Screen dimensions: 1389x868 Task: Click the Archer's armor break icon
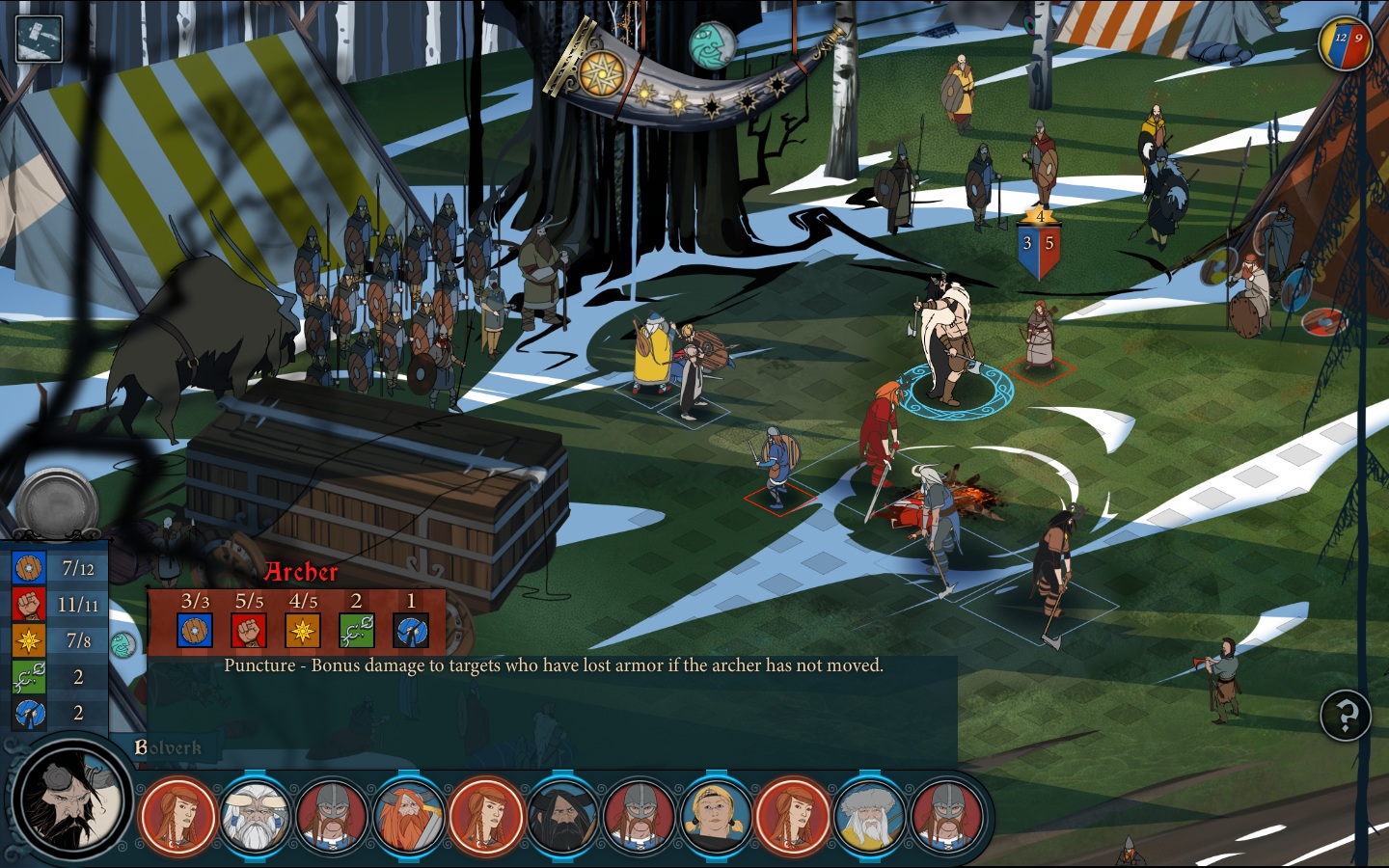pos(411,631)
